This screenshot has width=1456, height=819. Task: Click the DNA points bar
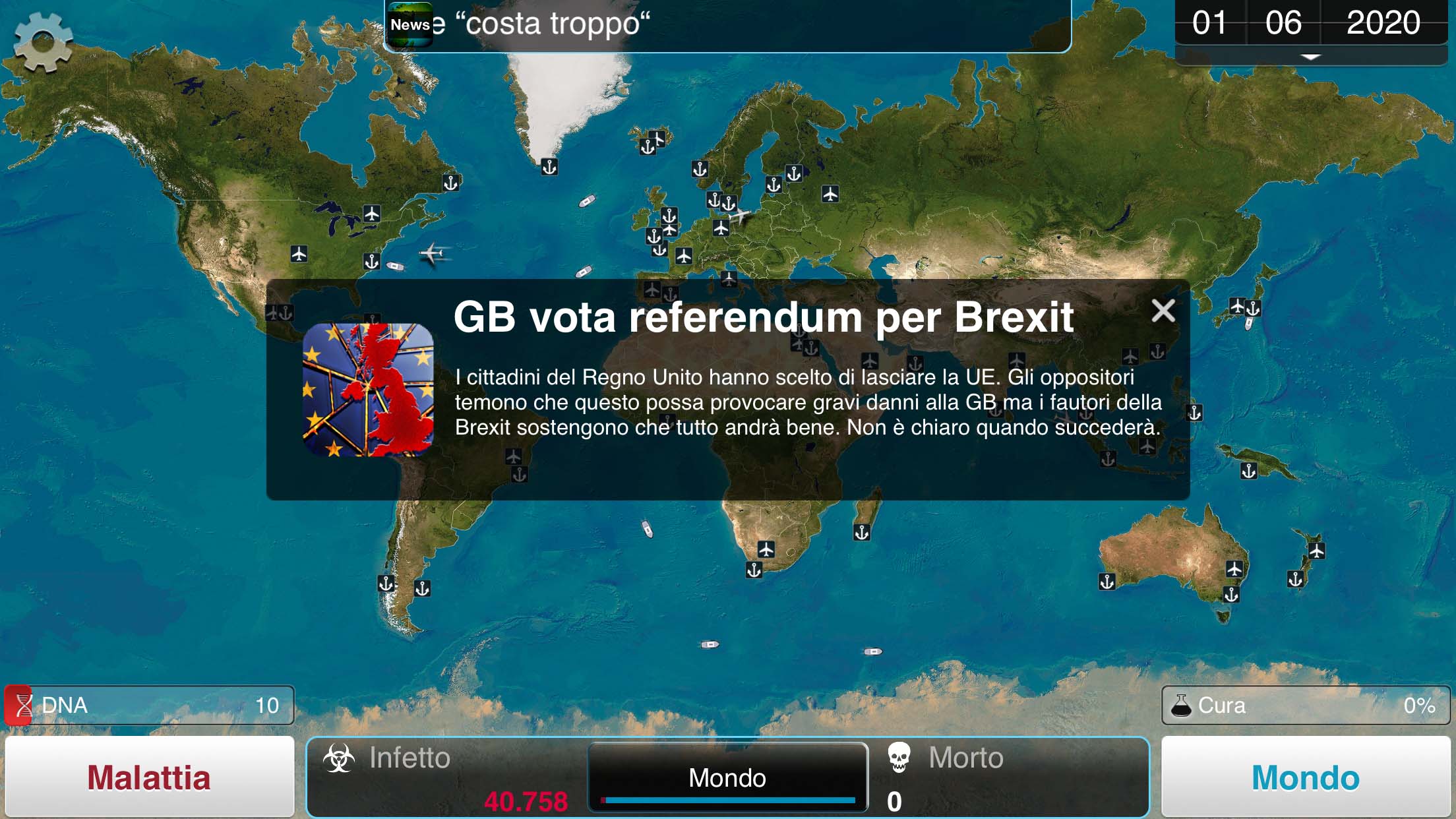click(x=149, y=705)
